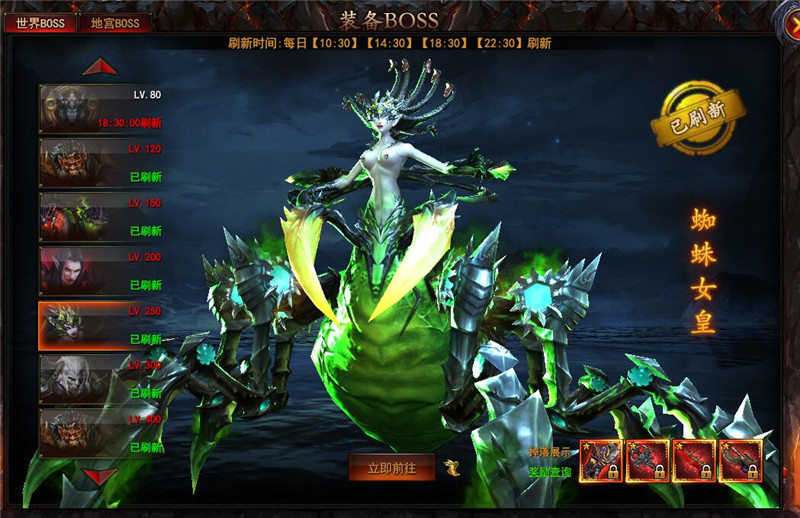Select the highlighted LV. 250 boss entry
Screen dimensions: 800x518
(101, 325)
